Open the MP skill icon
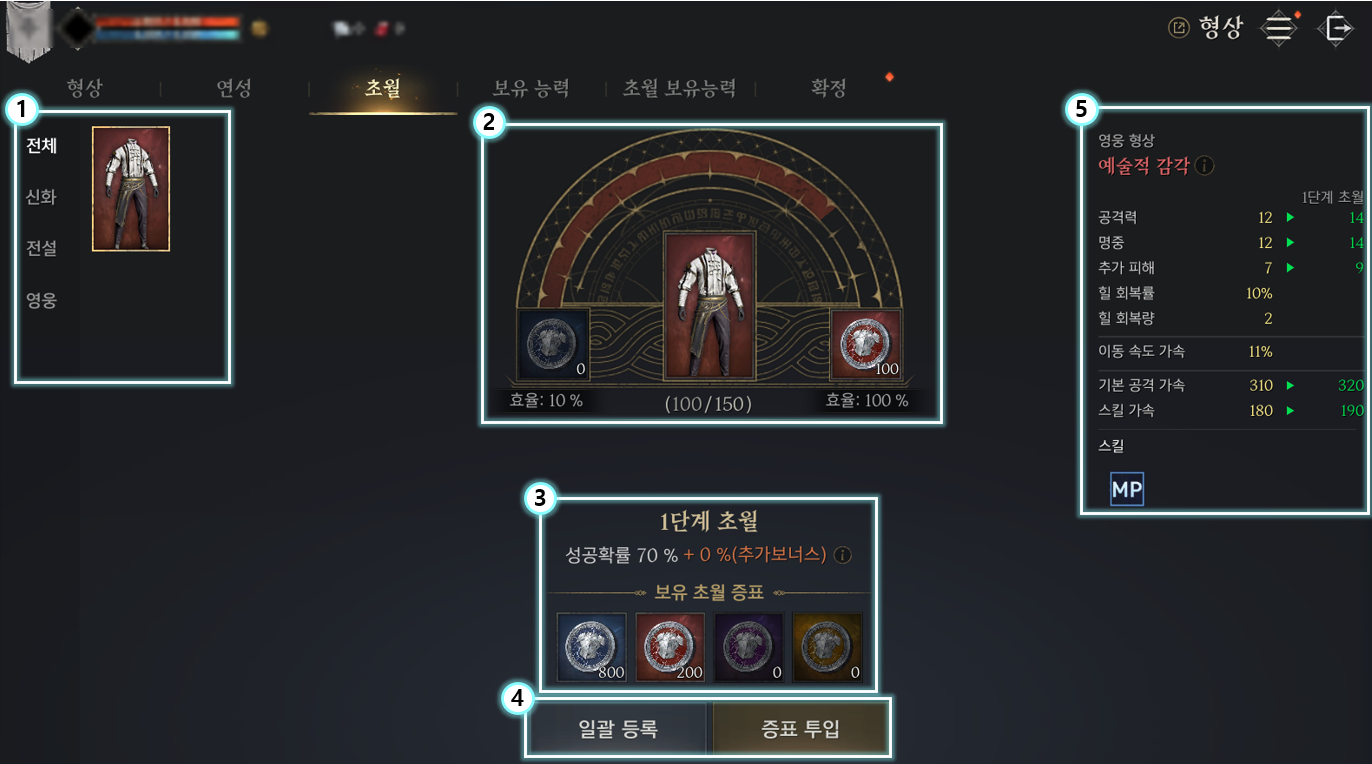The image size is (1372, 764). point(1126,489)
